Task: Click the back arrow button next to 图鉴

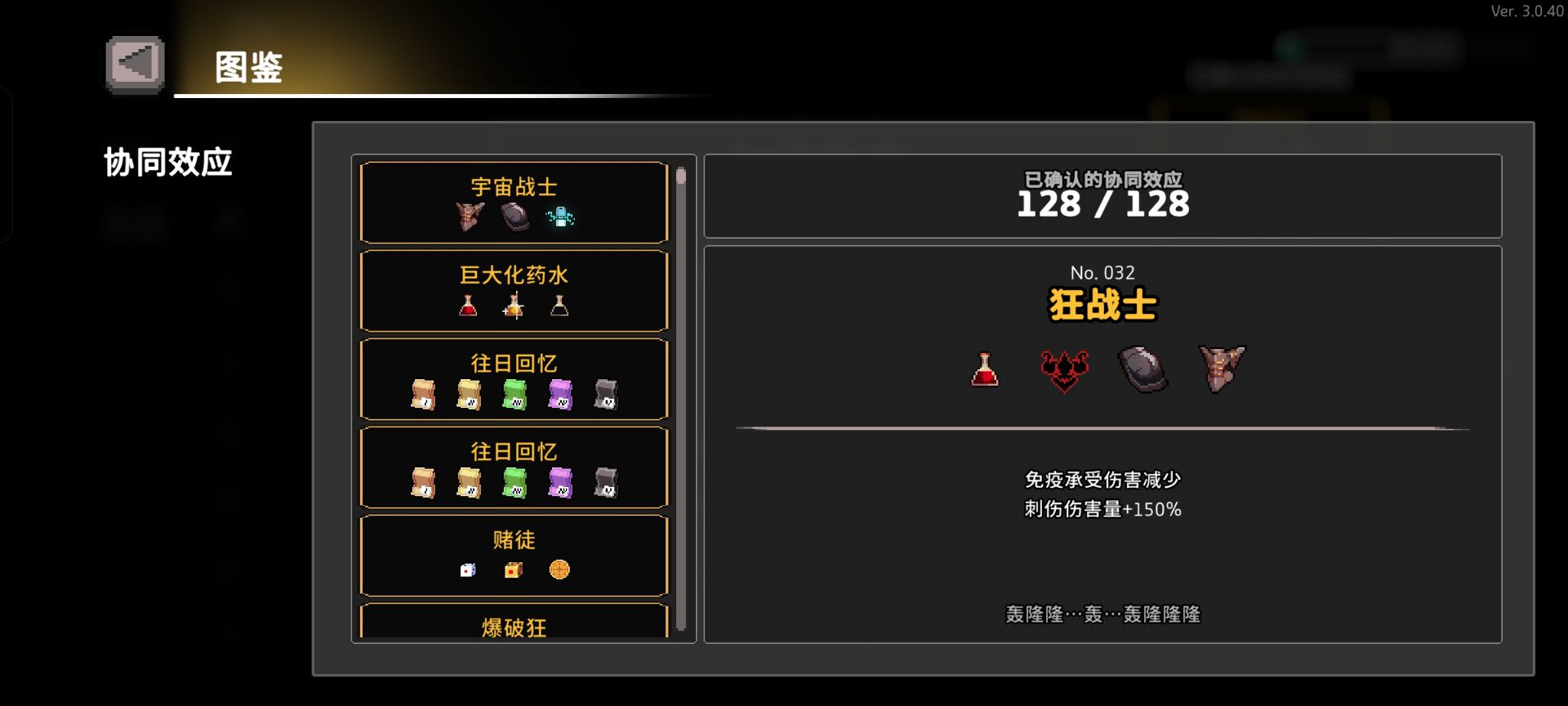Action: click(134, 62)
